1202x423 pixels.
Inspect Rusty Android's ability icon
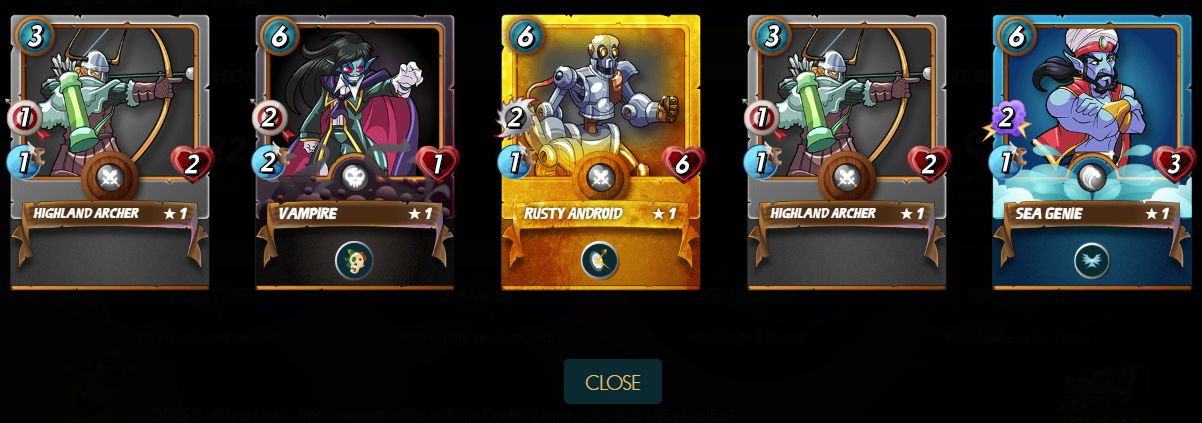[600, 260]
